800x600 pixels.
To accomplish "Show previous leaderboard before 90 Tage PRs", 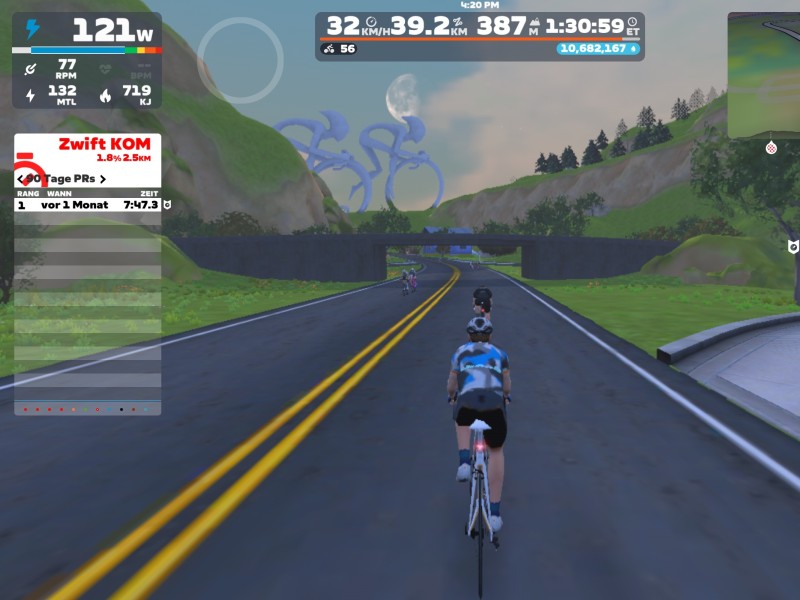I will 21,179.
